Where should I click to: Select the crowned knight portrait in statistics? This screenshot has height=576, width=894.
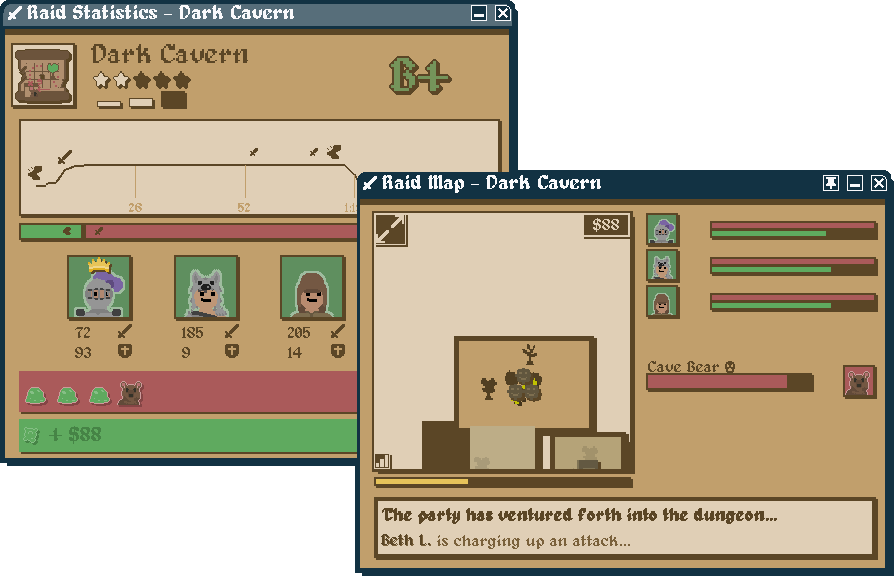coord(100,288)
